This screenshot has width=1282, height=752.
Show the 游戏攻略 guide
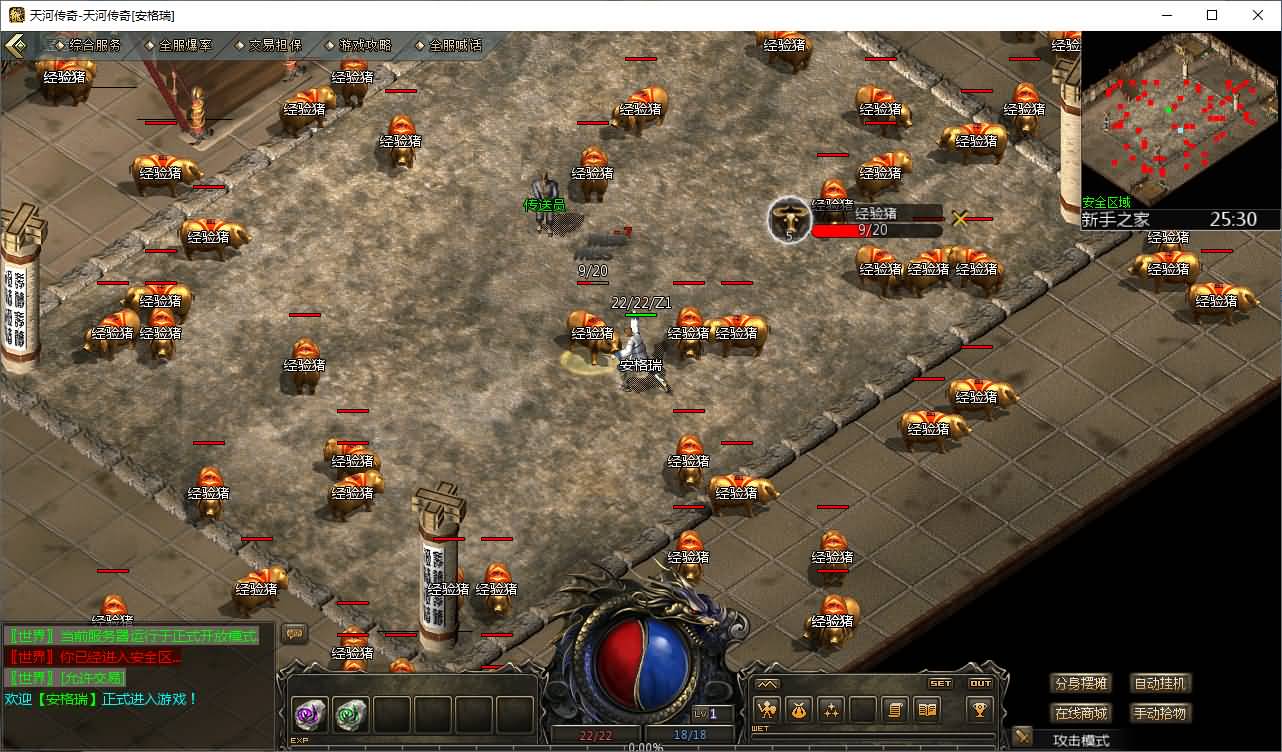pos(358,45)
